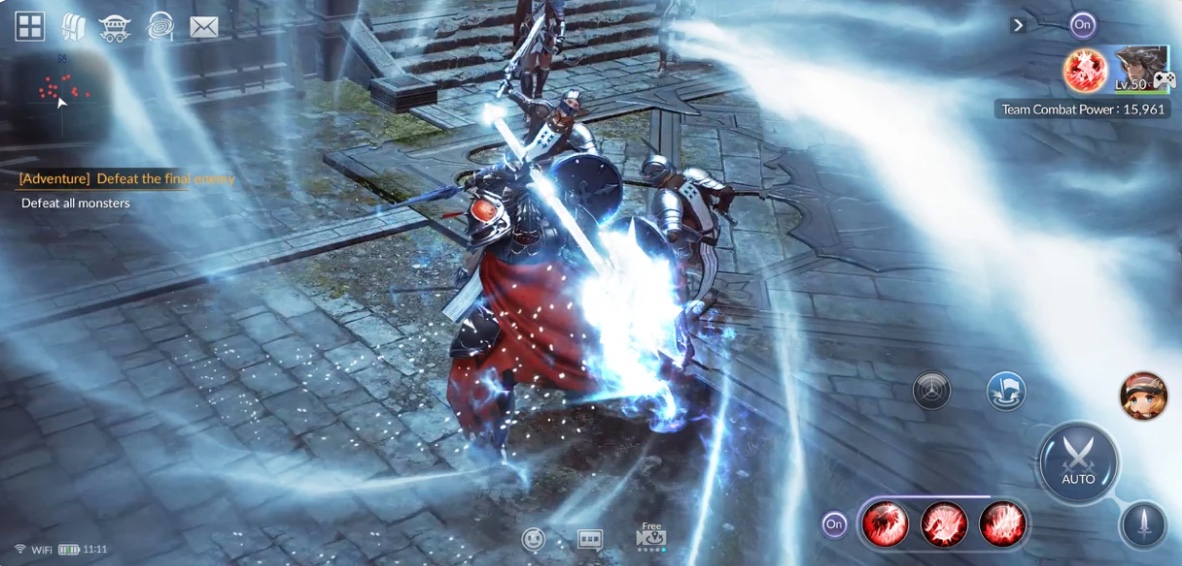Open the smiley emote button

[534, 540]
